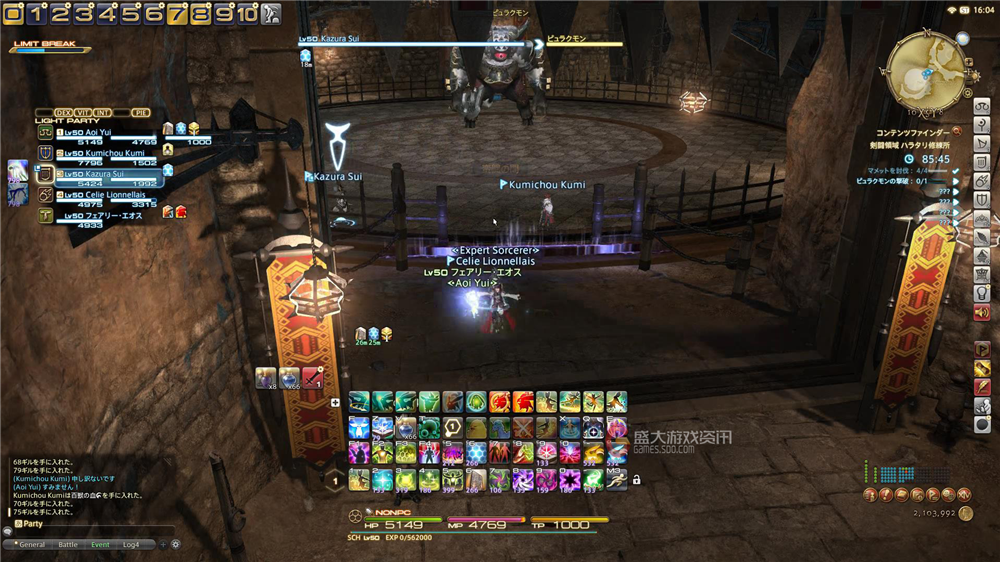
Task: Select gear set number 10
Action: tap(247, 14)
